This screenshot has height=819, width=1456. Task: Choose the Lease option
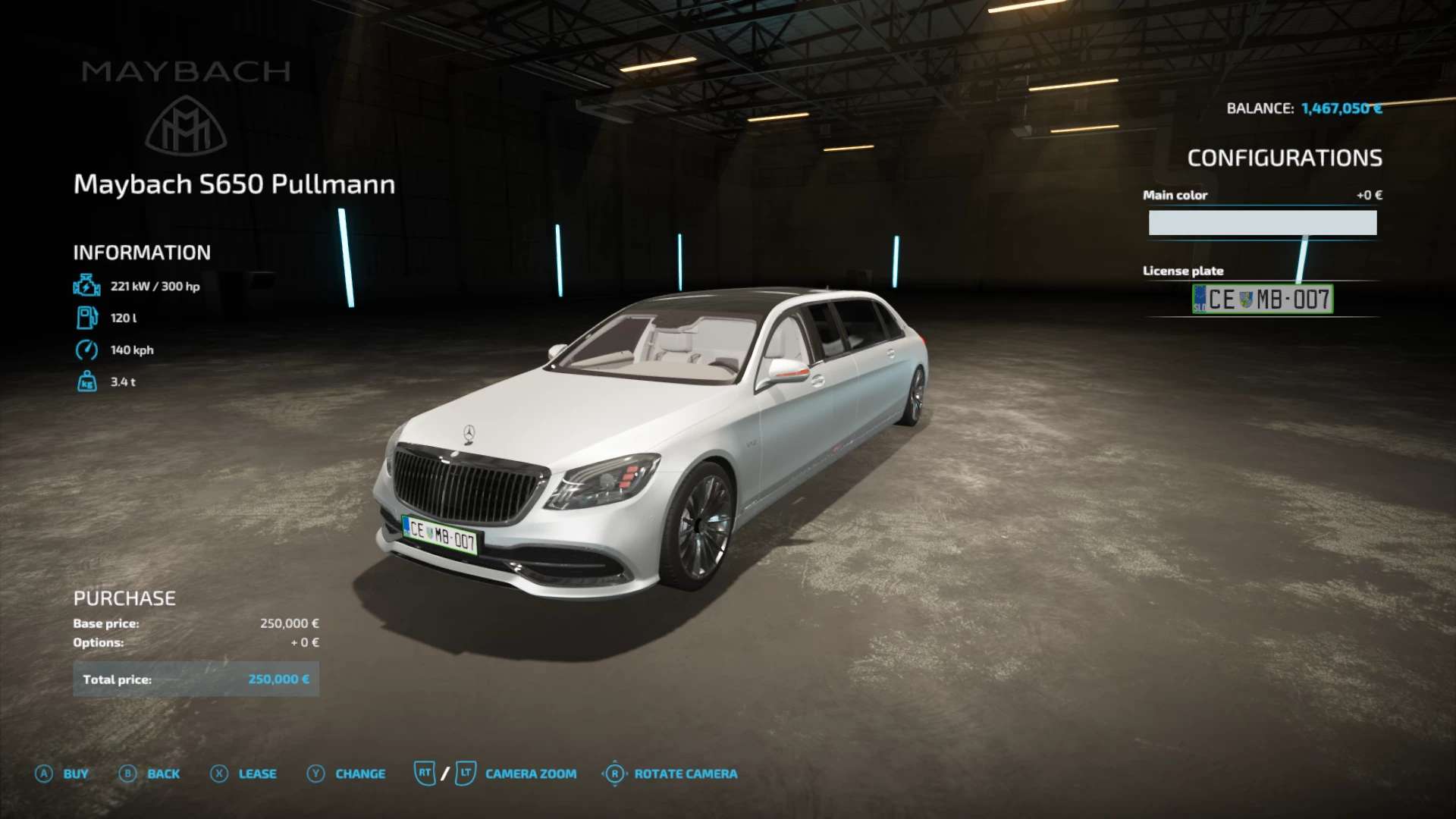tap(243, 773)
